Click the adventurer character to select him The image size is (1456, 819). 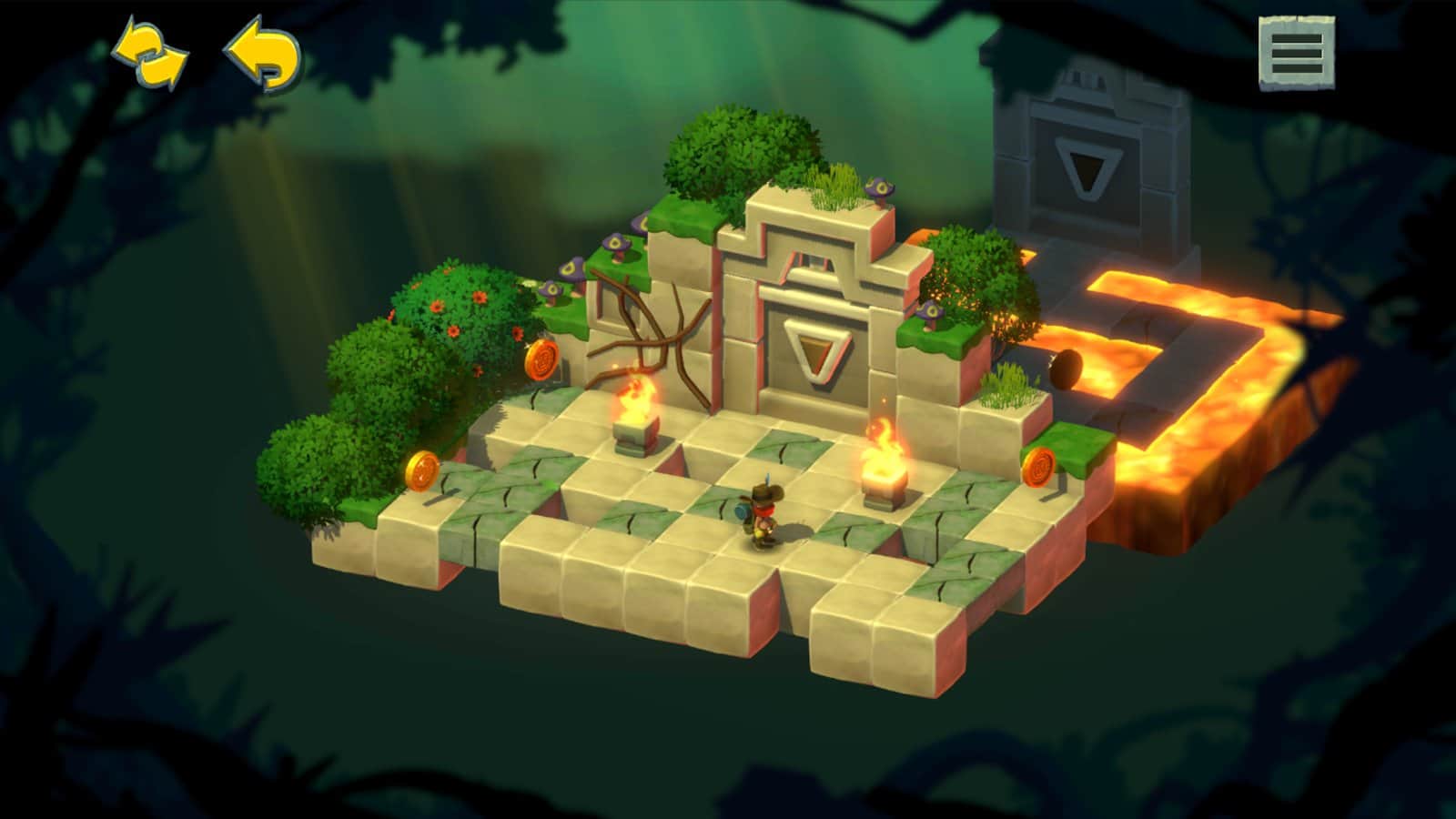[763, 510]
